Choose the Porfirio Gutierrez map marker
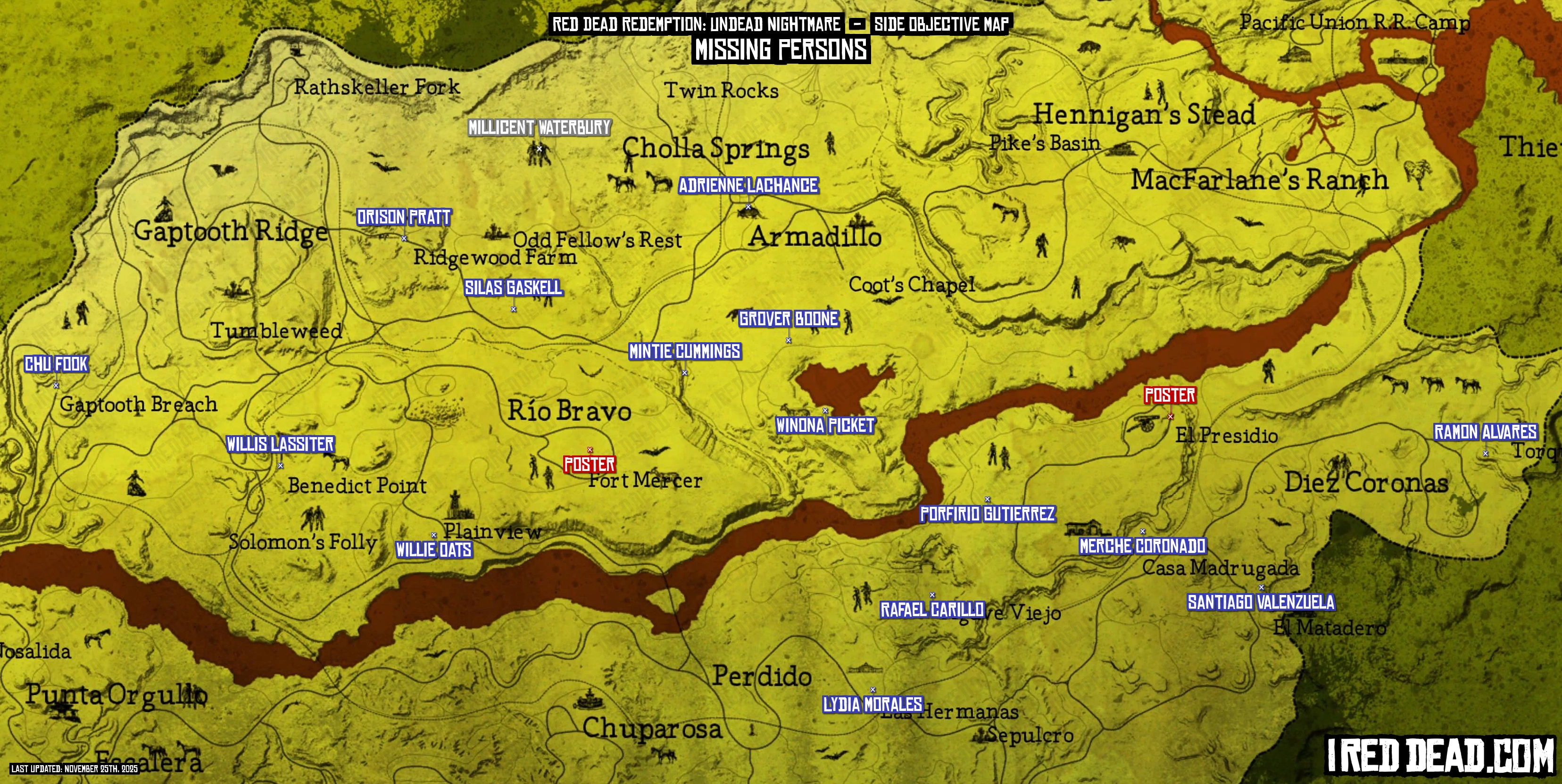Viewport: 1562px width, 784px height. click(x=987, y=514)
